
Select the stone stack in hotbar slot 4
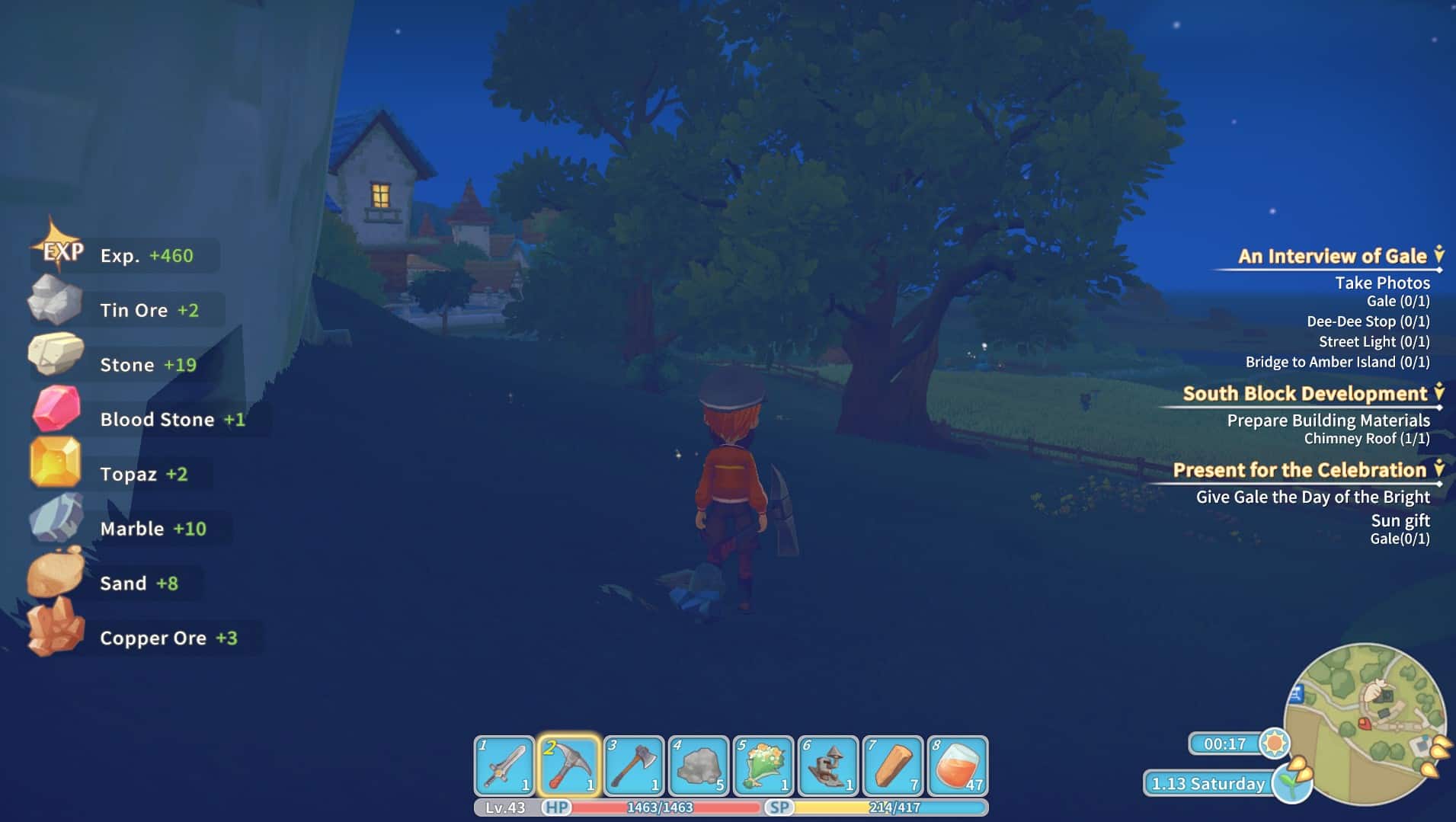[x=699, y=766]
